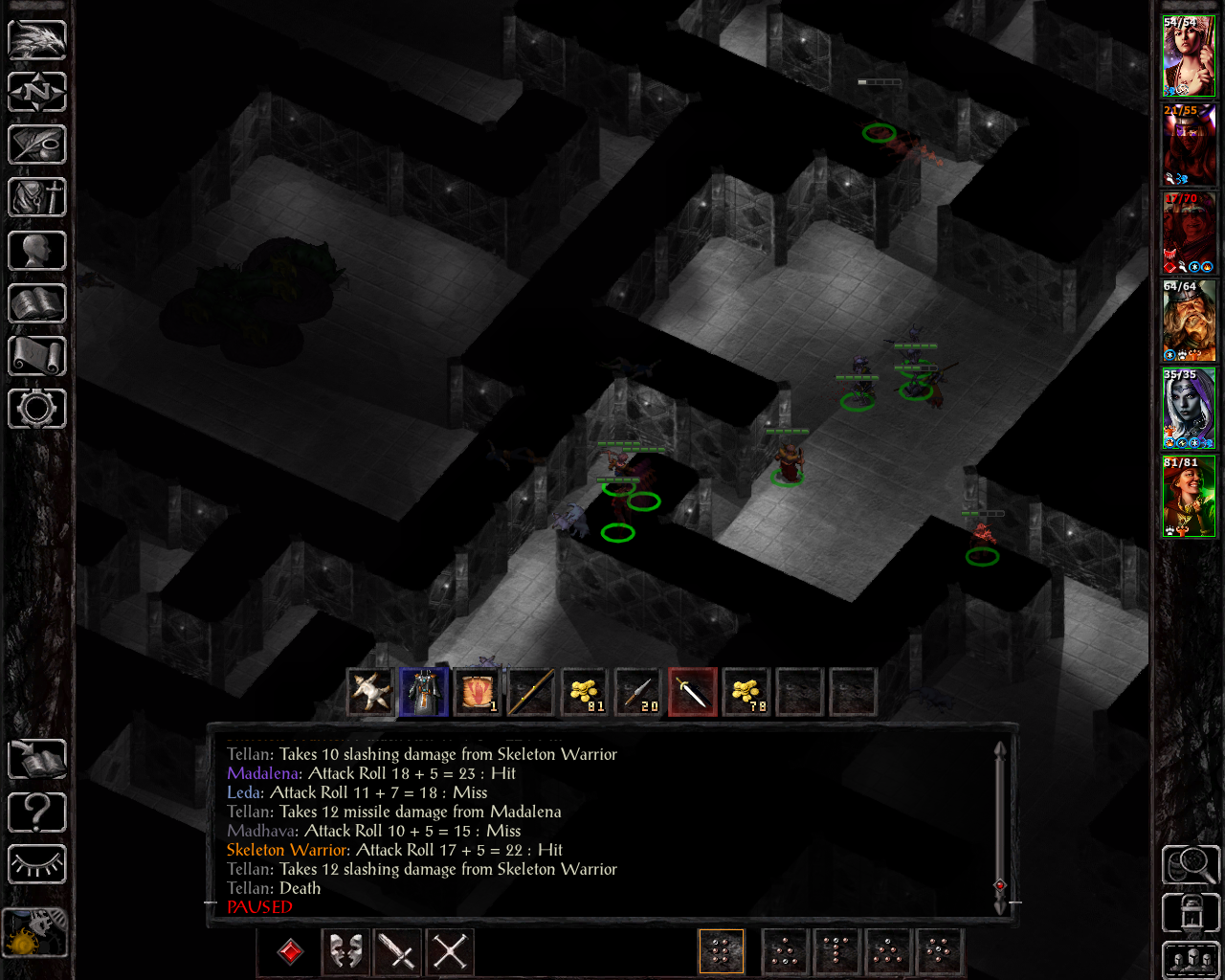The image size is (1225, 980).
Task: Activate the talk masks action button
Action: click(x=345, y=952)
